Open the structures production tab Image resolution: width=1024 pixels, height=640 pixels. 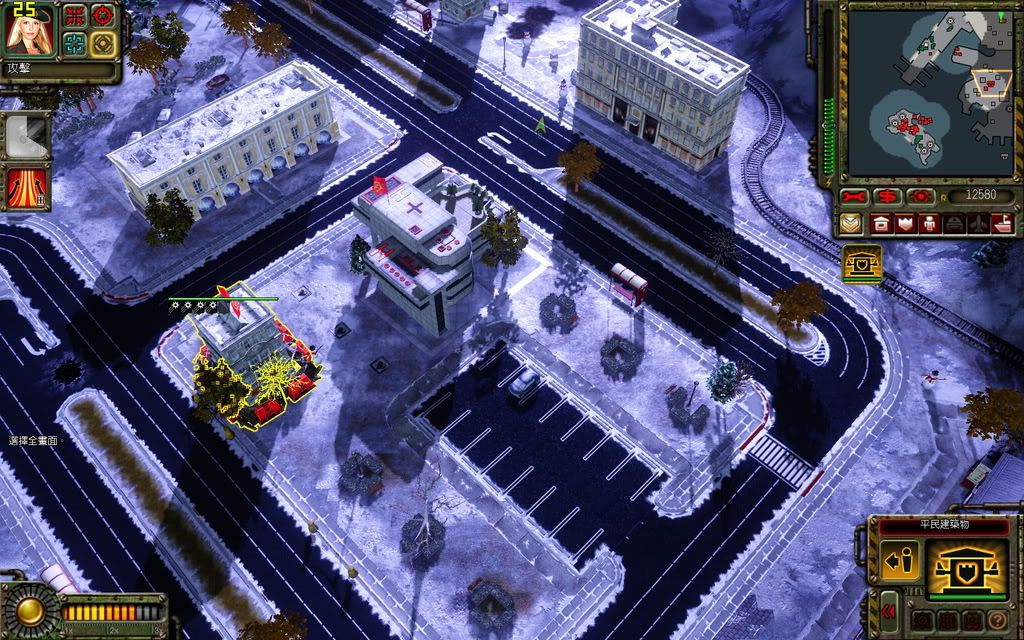point(882,223)
